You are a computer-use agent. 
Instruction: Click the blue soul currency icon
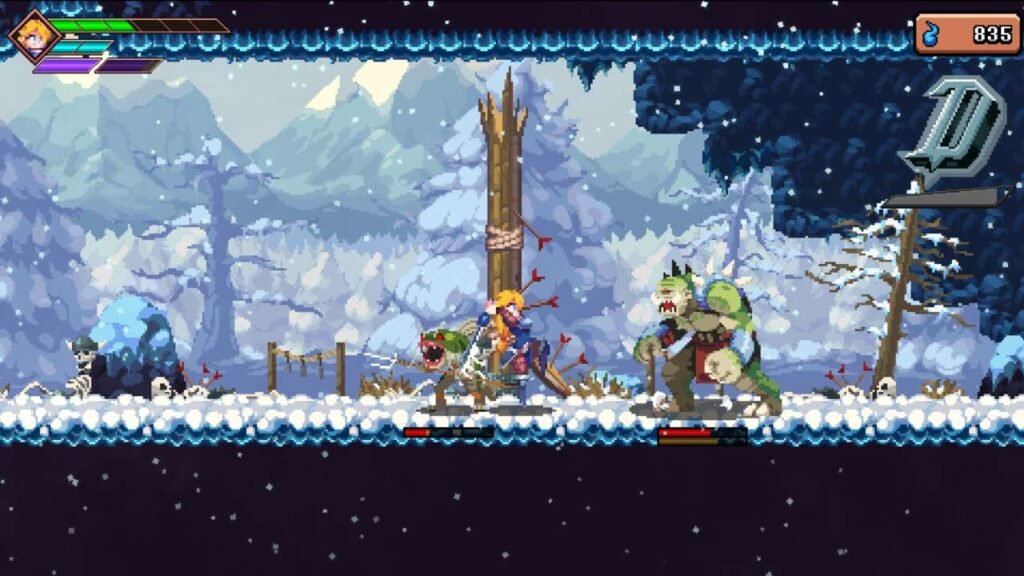point(933,35)
